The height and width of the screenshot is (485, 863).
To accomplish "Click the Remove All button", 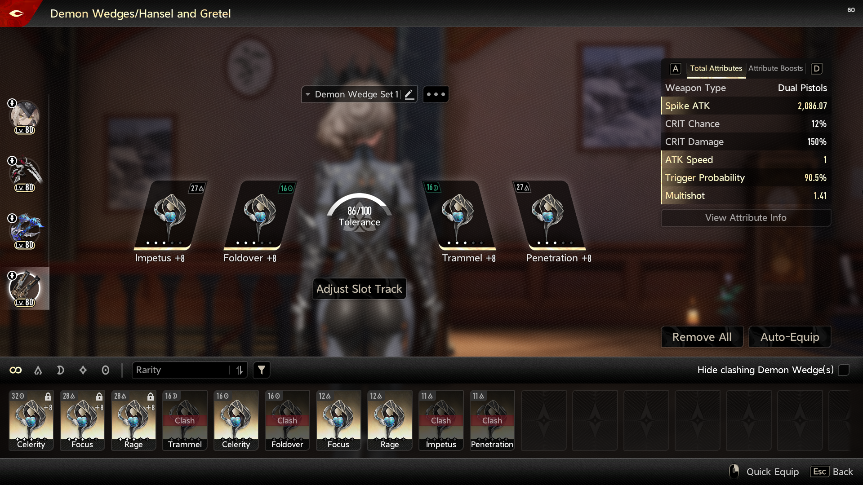I will (x=701, y=337).
